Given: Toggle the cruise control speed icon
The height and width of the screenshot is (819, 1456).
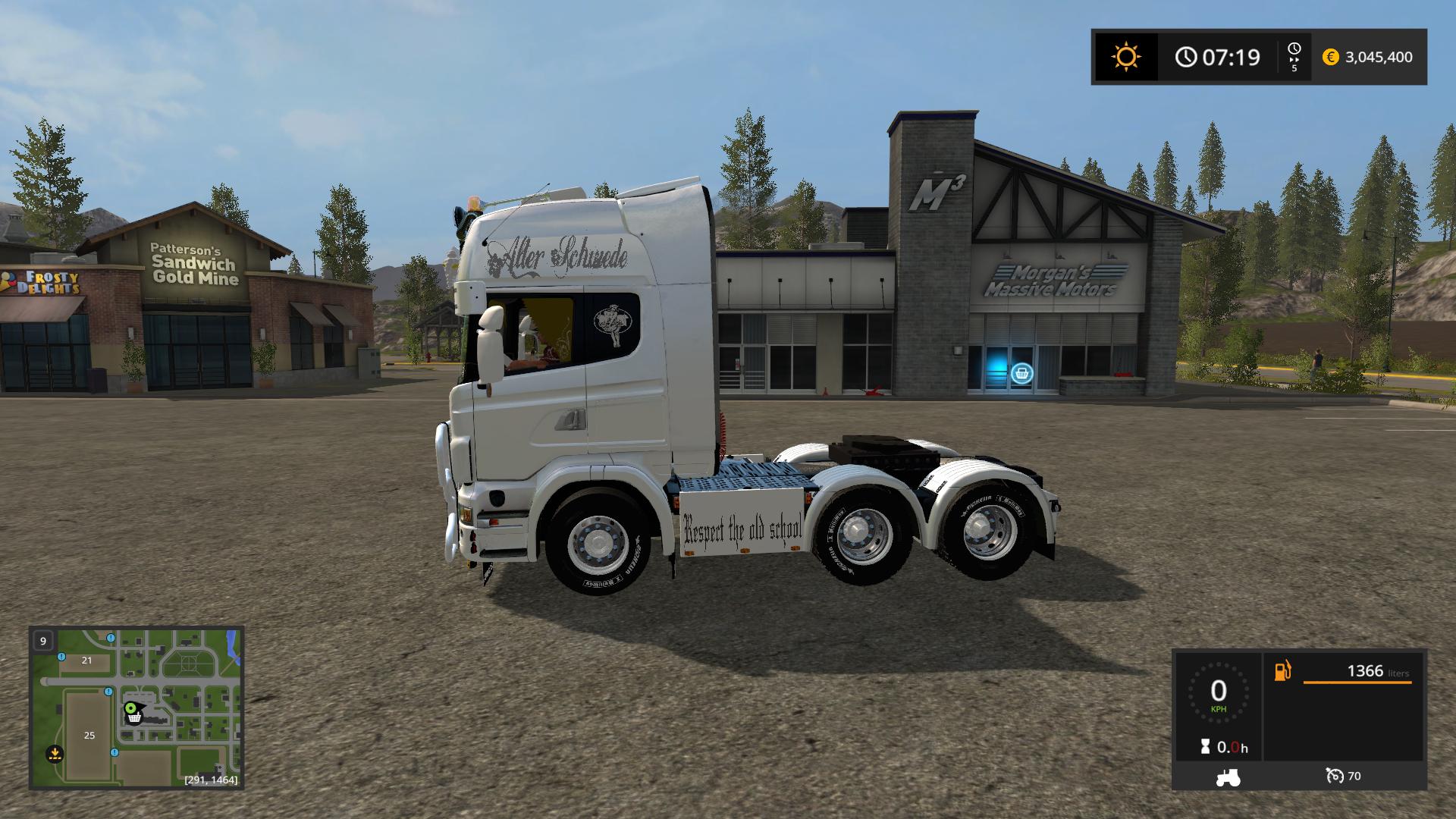Looking at the screenshot, I should click(x=1334, y=776).
